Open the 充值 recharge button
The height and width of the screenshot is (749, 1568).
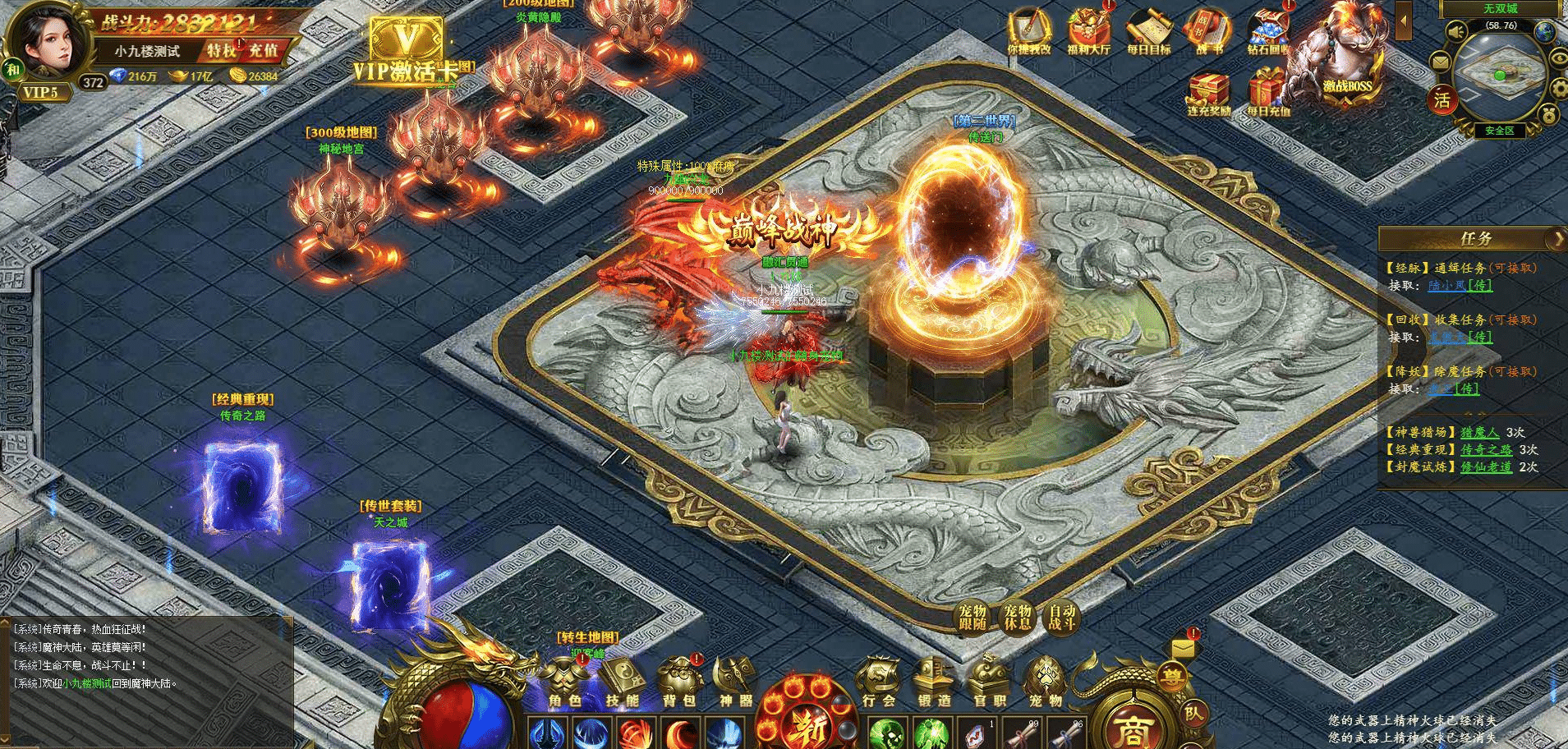[263, 51]
